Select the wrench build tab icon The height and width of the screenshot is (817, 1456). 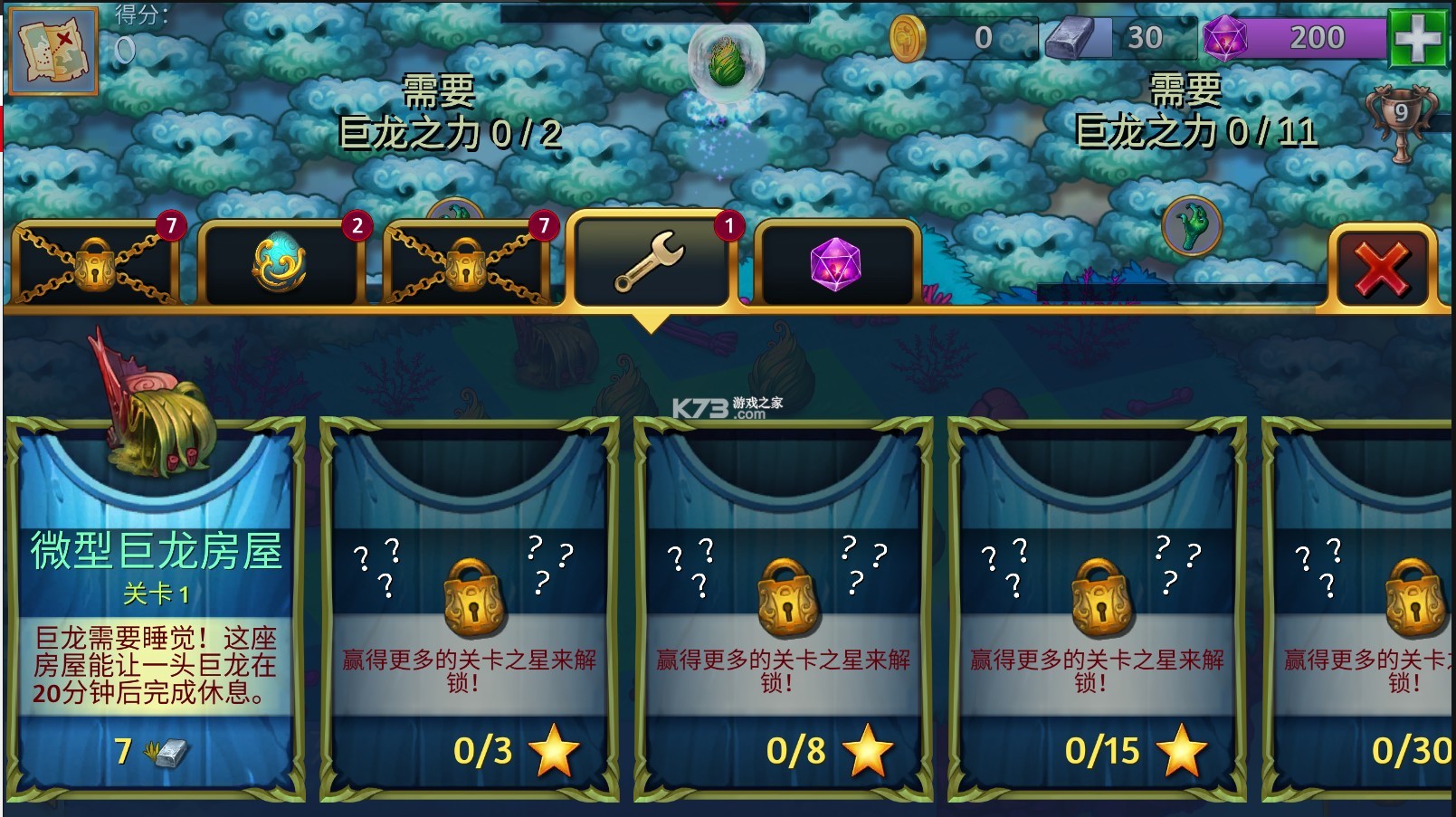tap(653, 262)
